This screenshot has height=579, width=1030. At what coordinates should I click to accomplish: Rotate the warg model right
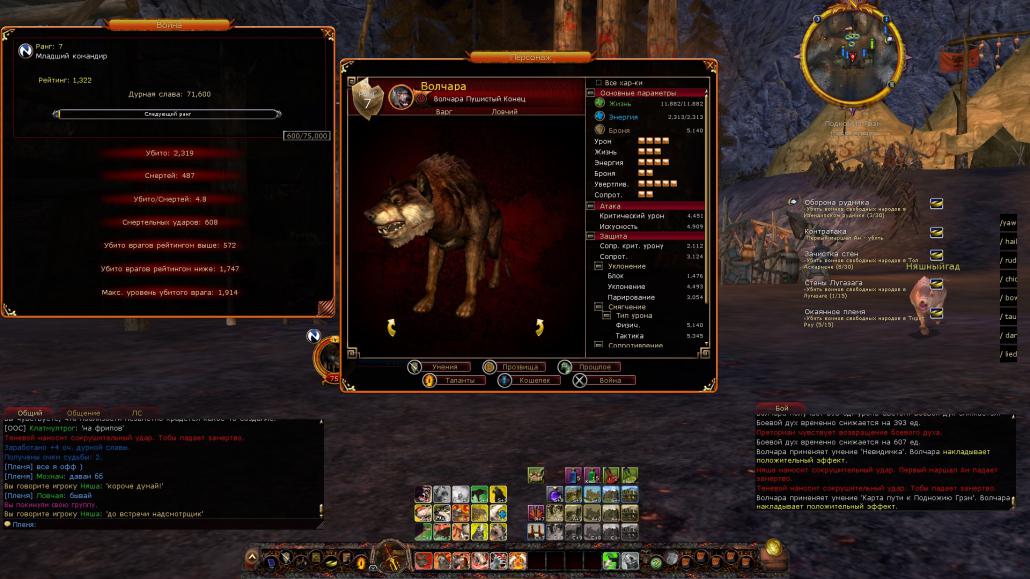[x=539, y=327]
